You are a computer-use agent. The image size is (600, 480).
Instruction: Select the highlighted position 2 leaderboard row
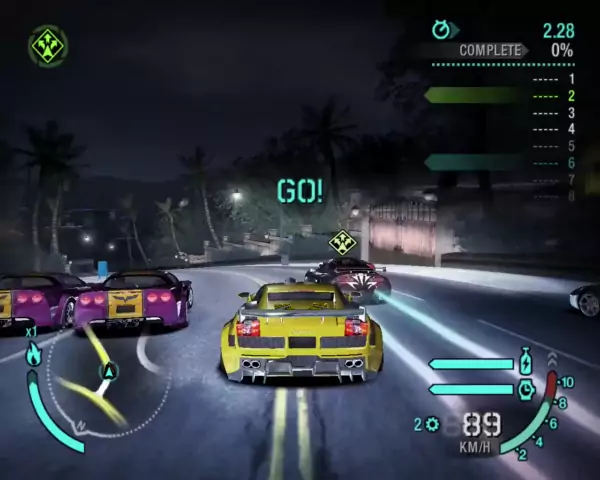click(500, 96)
